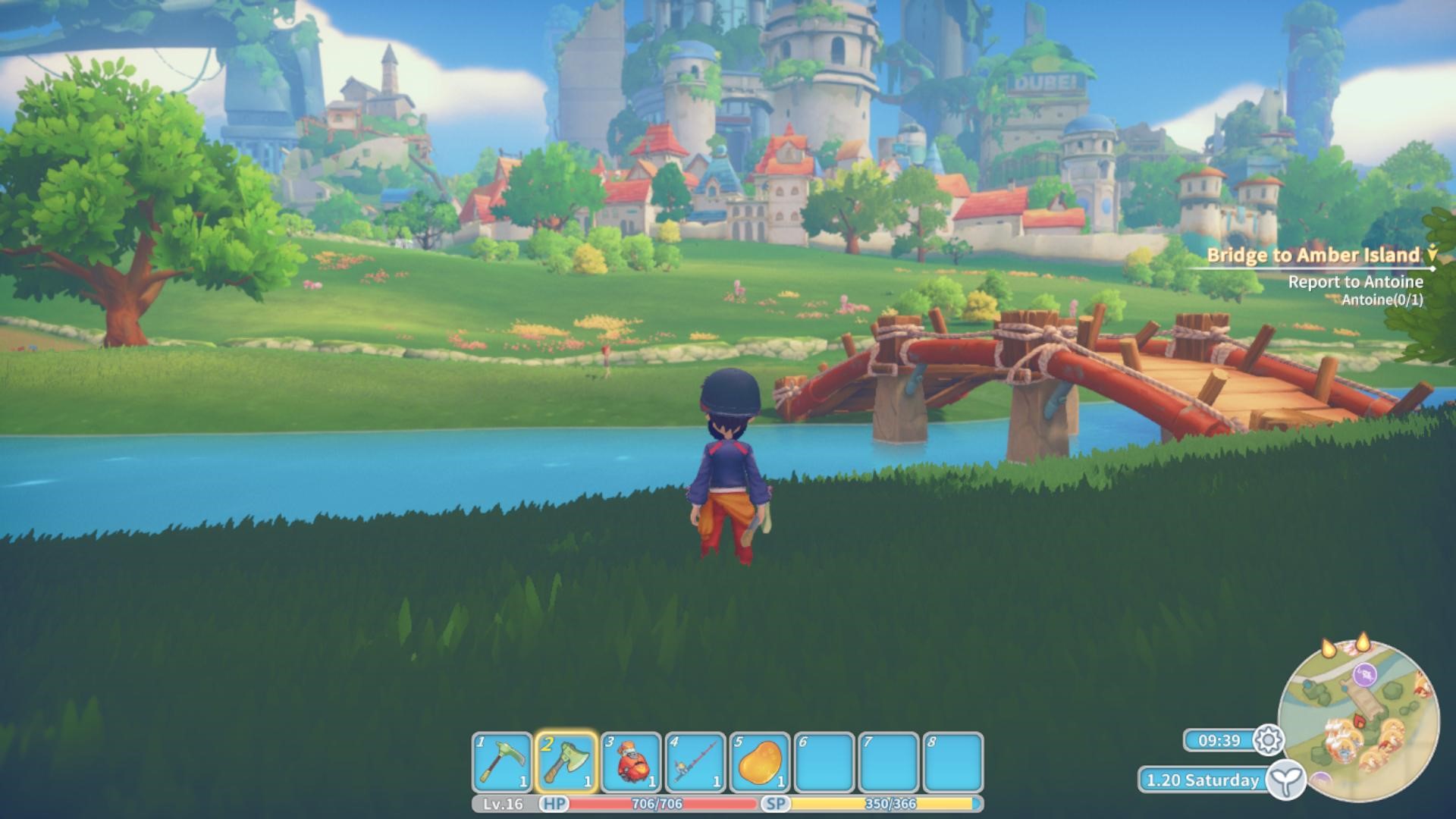Select the pickaxe in hotbar slot 1

coord(502,762)
